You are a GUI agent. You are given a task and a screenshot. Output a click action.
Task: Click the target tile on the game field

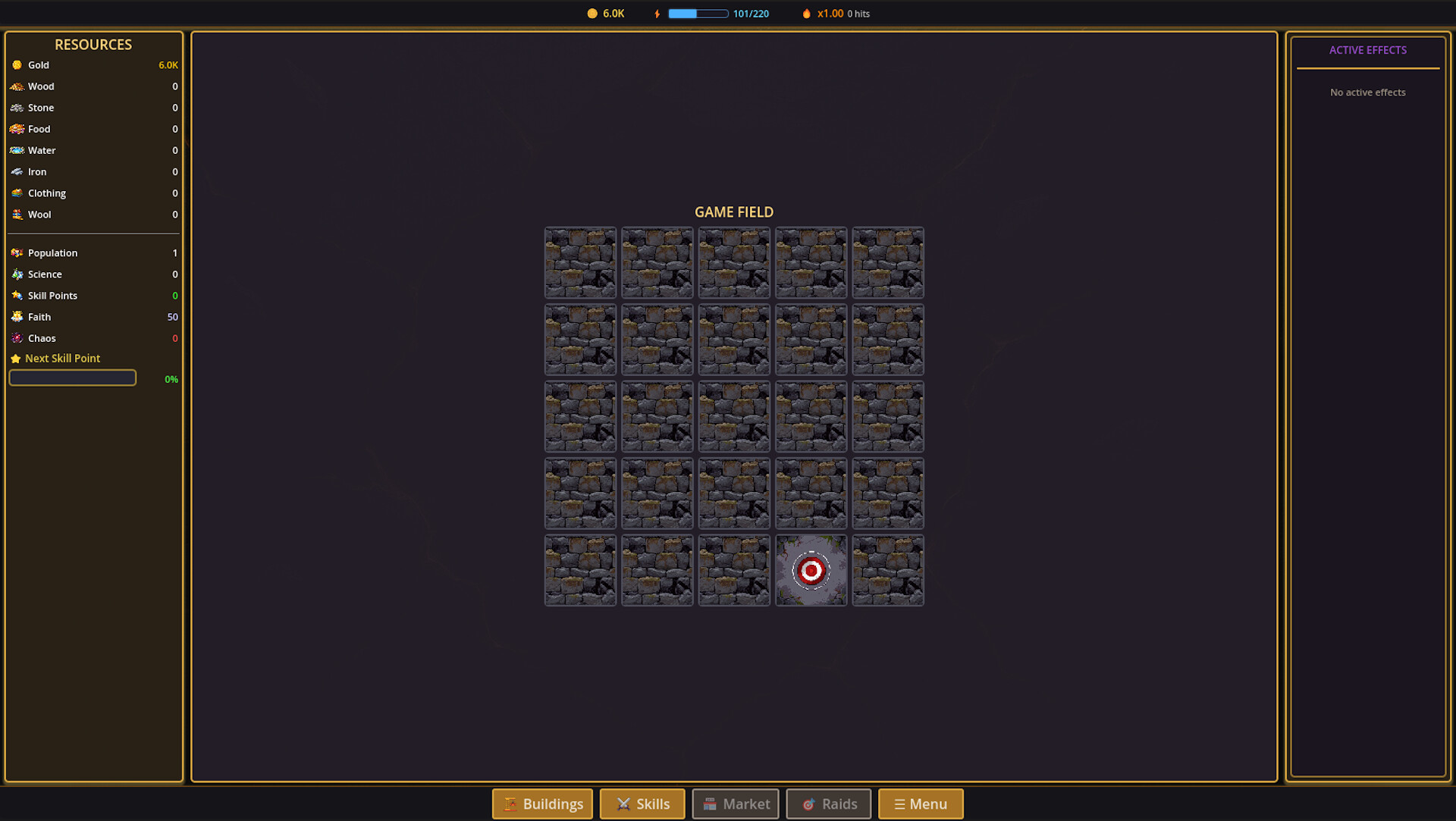coord(811,570)
